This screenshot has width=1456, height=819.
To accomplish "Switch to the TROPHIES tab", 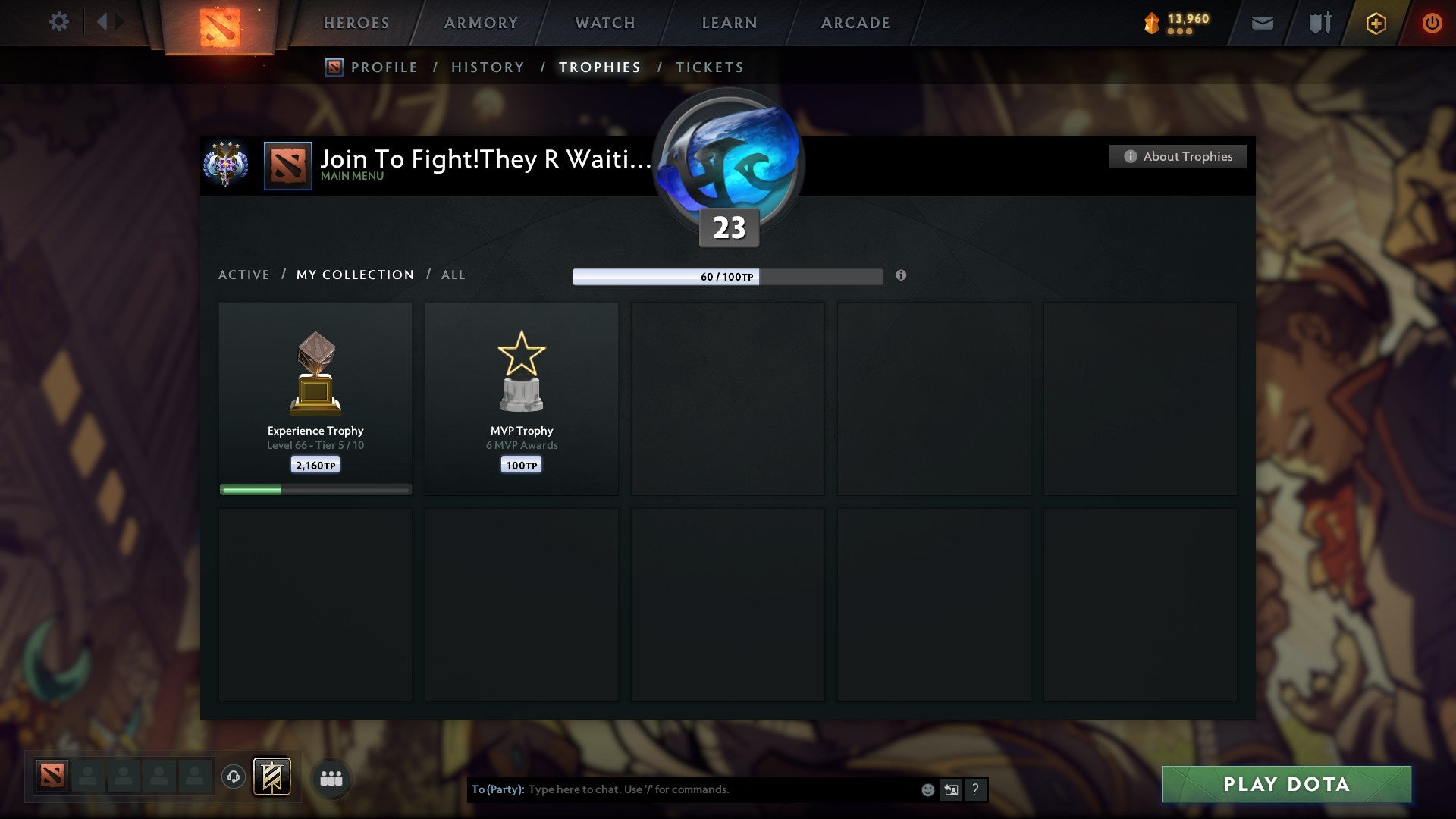I will coord(599,67).
